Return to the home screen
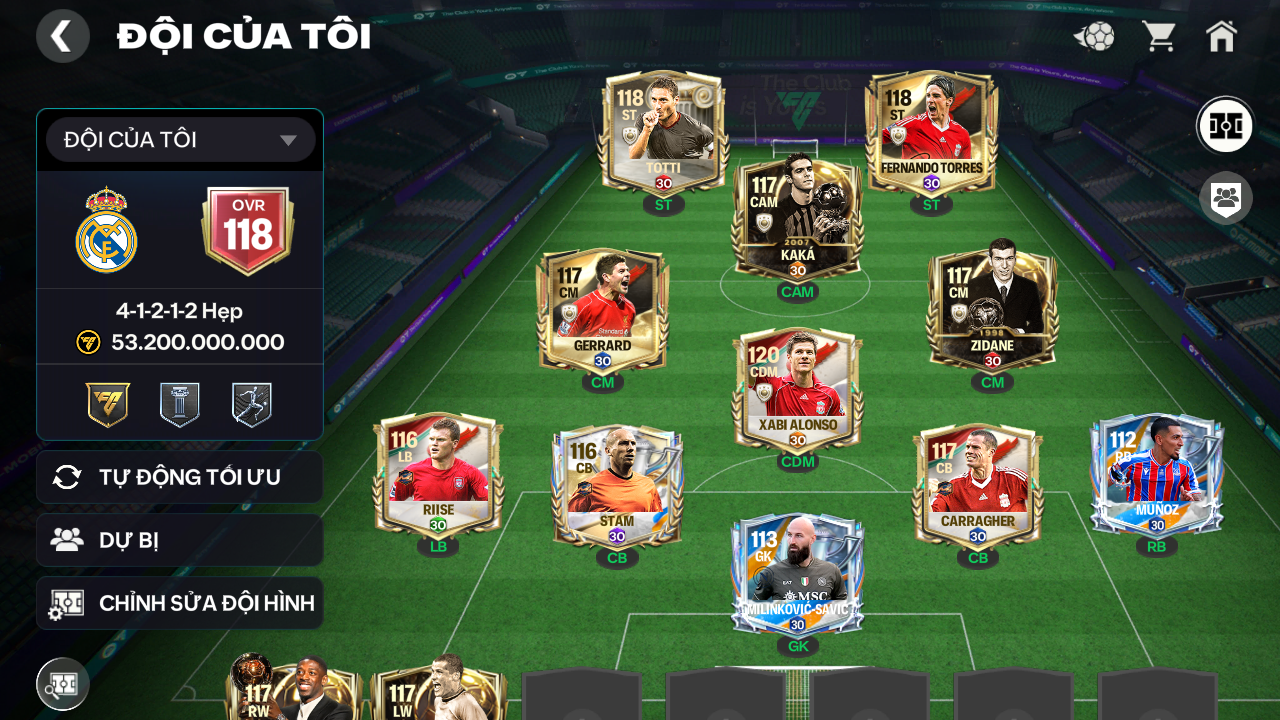The height and width of the screenshot is (720, 1280). (x=1221, y=37)
